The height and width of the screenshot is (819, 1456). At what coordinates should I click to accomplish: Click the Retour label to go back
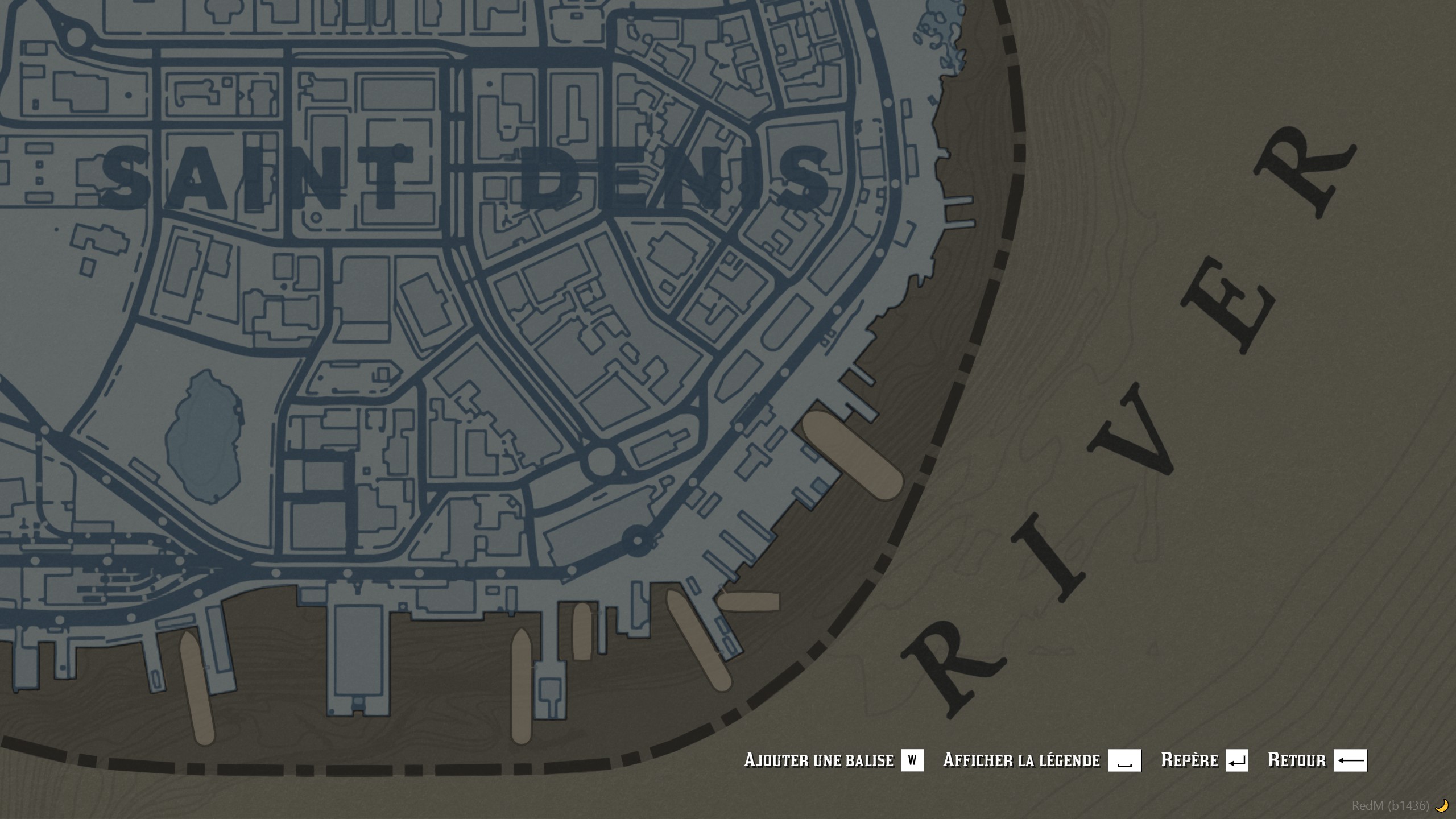click(1298, 760)
